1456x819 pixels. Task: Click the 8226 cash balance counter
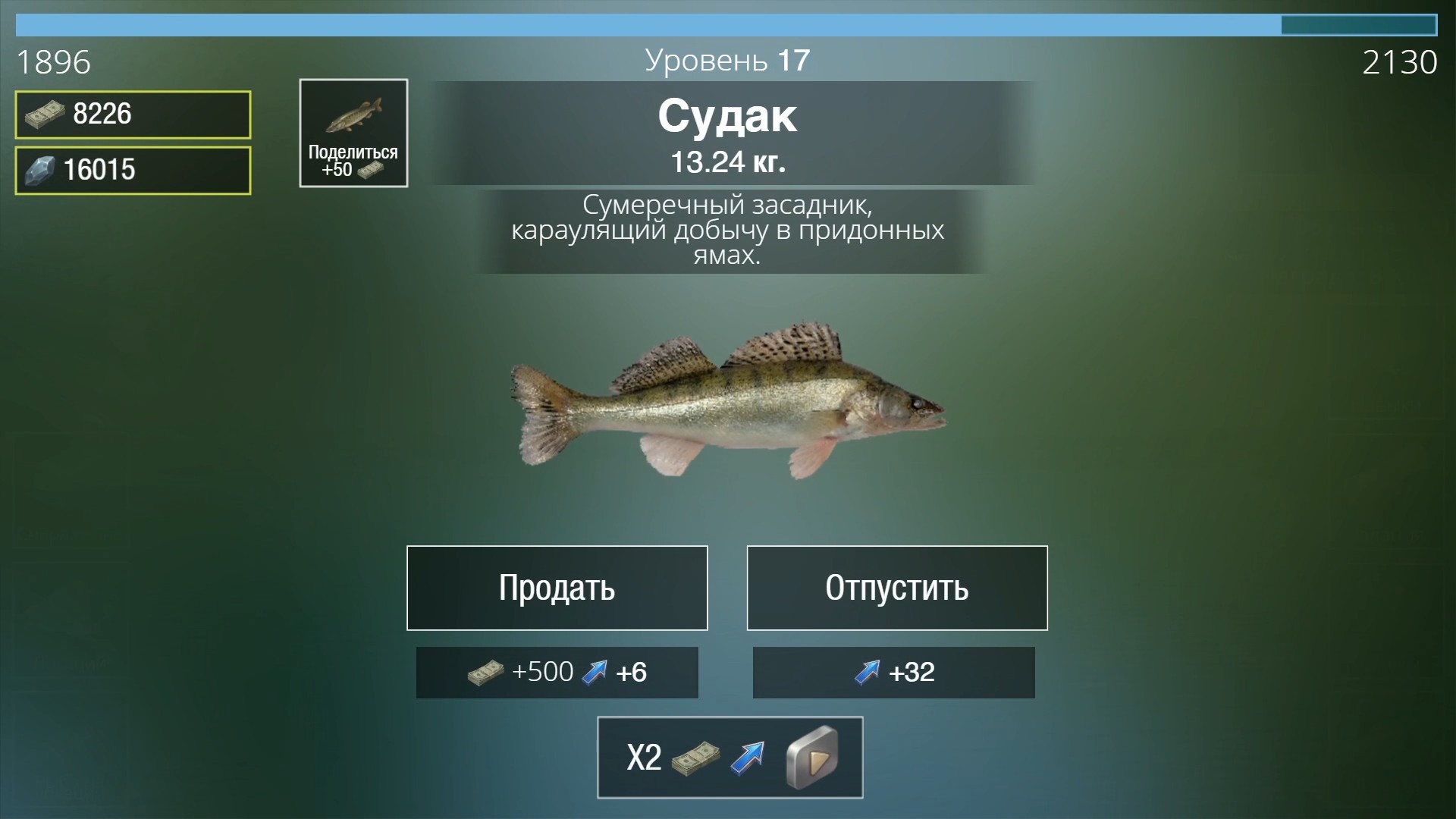tap(132, 115)
